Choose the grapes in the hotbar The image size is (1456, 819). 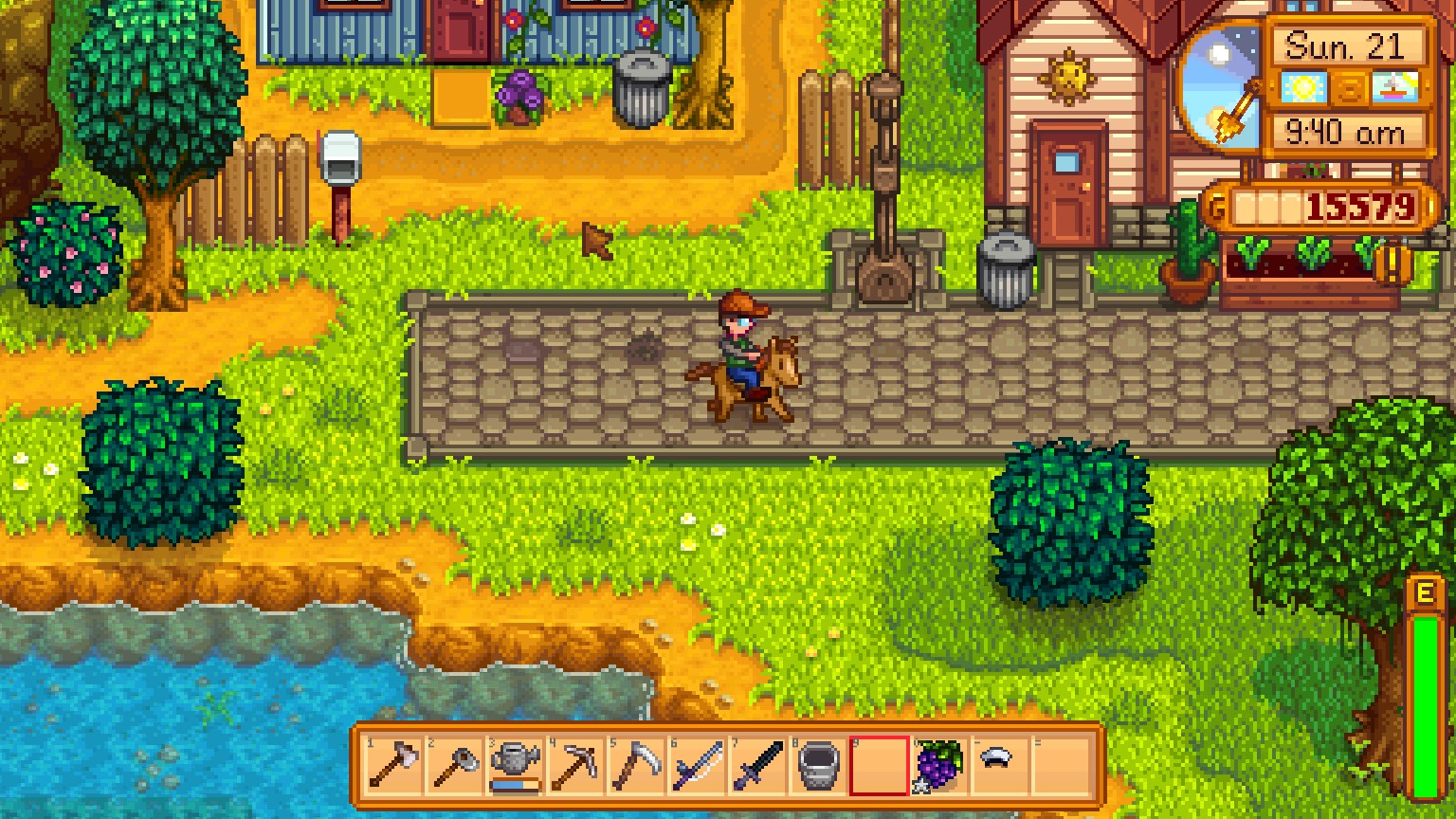(939, 766)
